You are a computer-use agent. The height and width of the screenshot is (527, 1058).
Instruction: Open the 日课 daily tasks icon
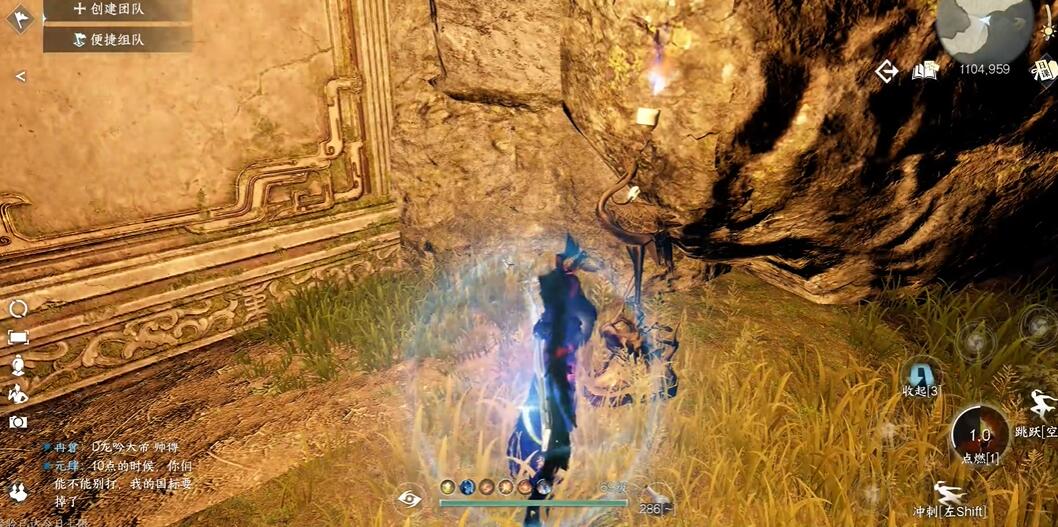coord(1045,70)
